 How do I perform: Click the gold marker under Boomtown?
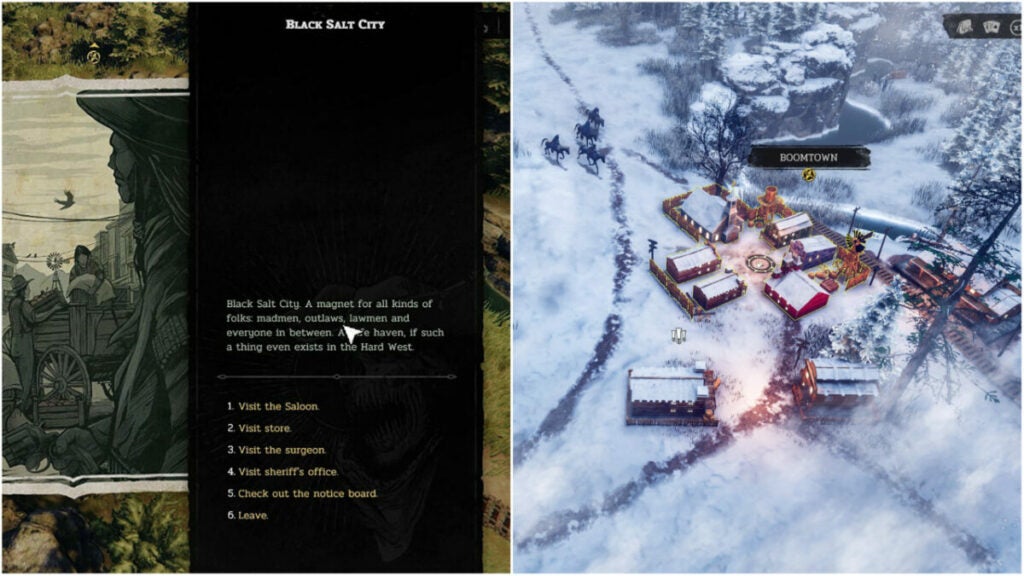pos(809,175)
